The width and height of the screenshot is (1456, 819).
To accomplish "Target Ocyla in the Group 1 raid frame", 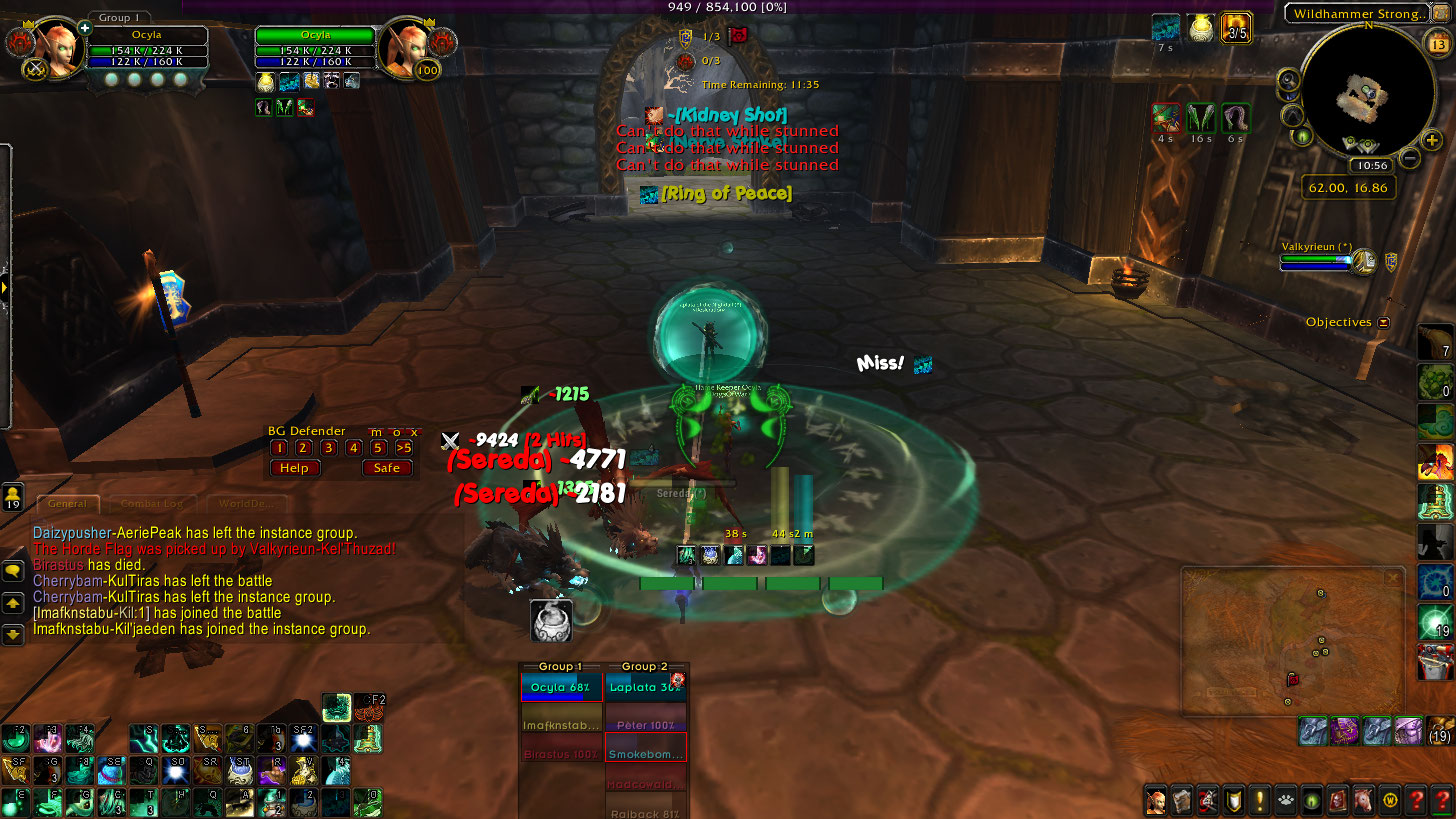I will (560, 688).
